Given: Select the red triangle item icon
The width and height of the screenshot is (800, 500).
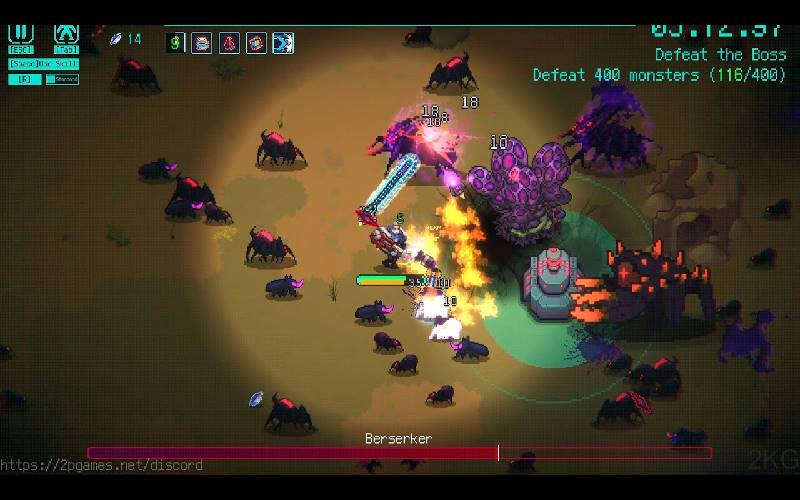Looking at the screenshot, I should [x=229, y=42].
